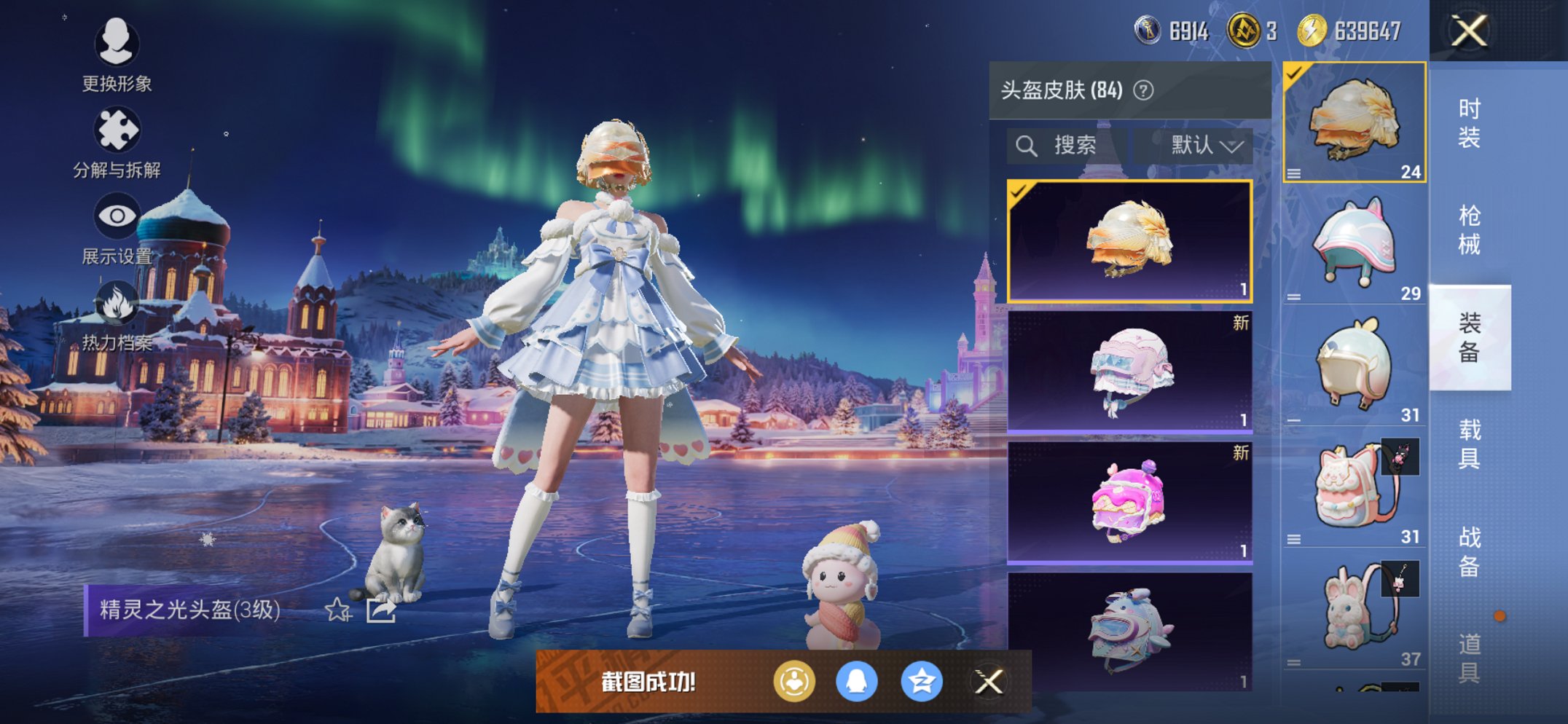Open the 更换形象 (change appearance) icon
The height and width of the screenshot is (724, 1568).
pyautogui.click(x=117, y=45)
